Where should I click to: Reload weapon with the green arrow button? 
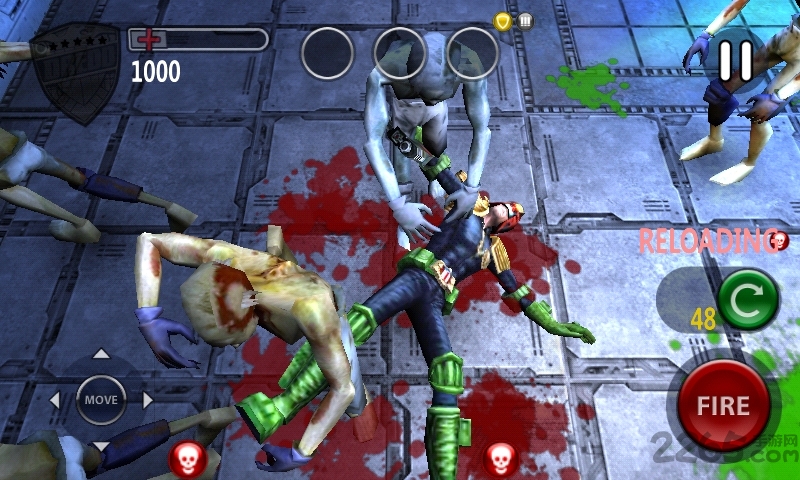coord(748,299)
